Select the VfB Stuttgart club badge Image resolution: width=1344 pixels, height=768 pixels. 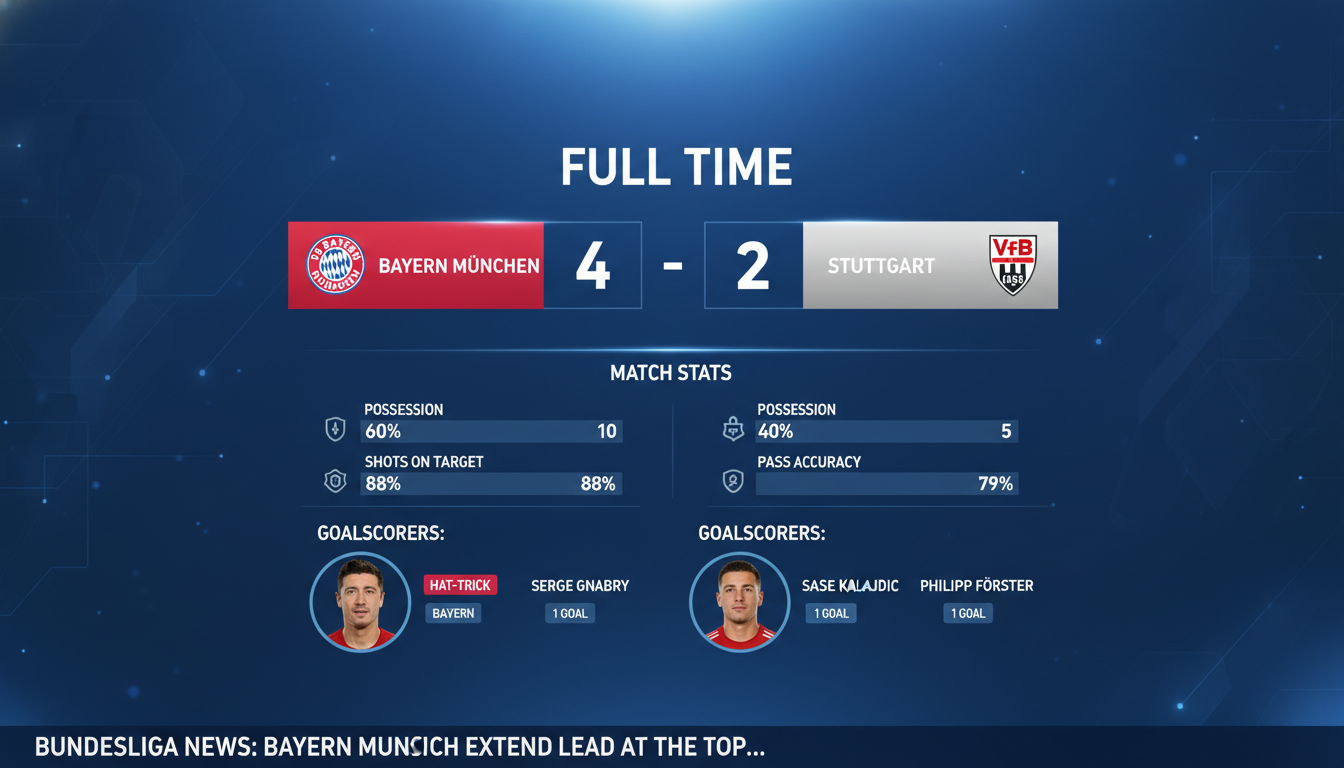pyautogui.click(x=1013, y=264)
